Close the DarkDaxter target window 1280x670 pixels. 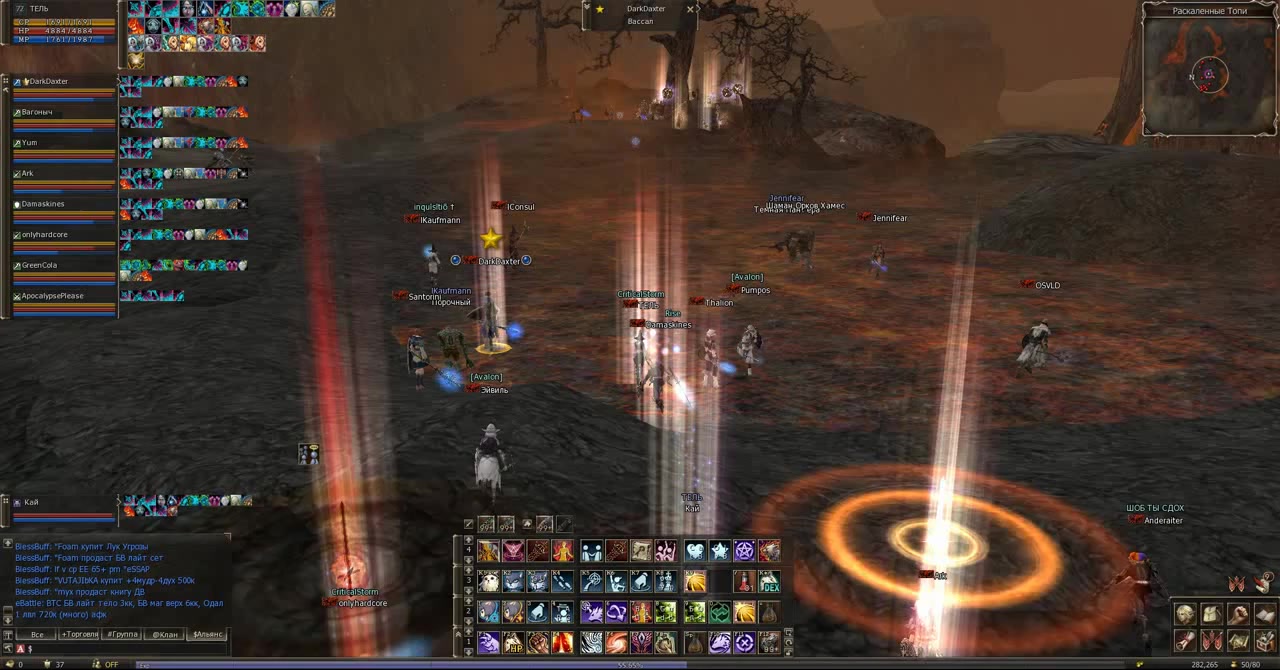(x=690, y=9)
